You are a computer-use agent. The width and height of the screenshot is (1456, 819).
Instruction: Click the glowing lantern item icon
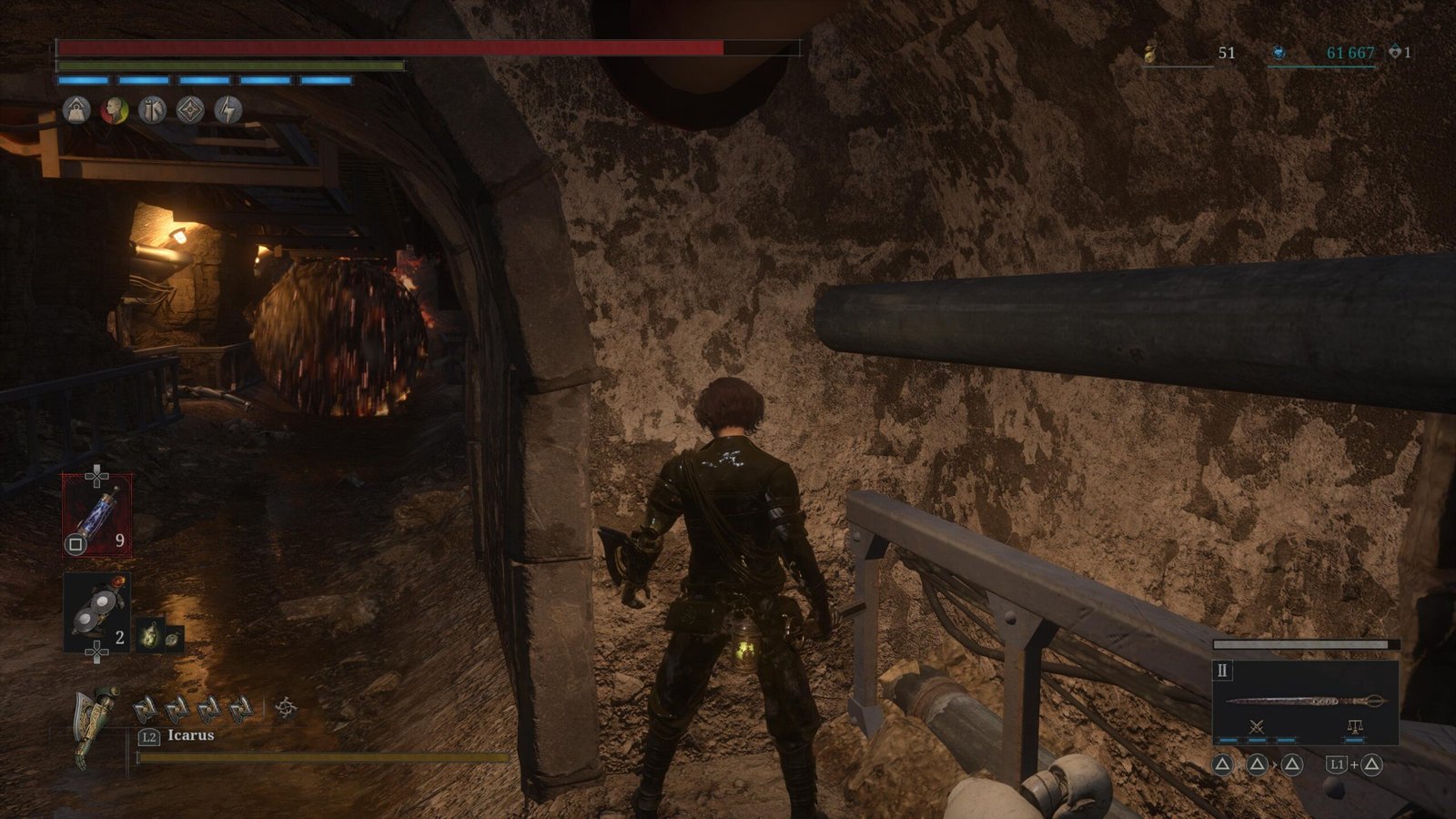tap(149, 635)
